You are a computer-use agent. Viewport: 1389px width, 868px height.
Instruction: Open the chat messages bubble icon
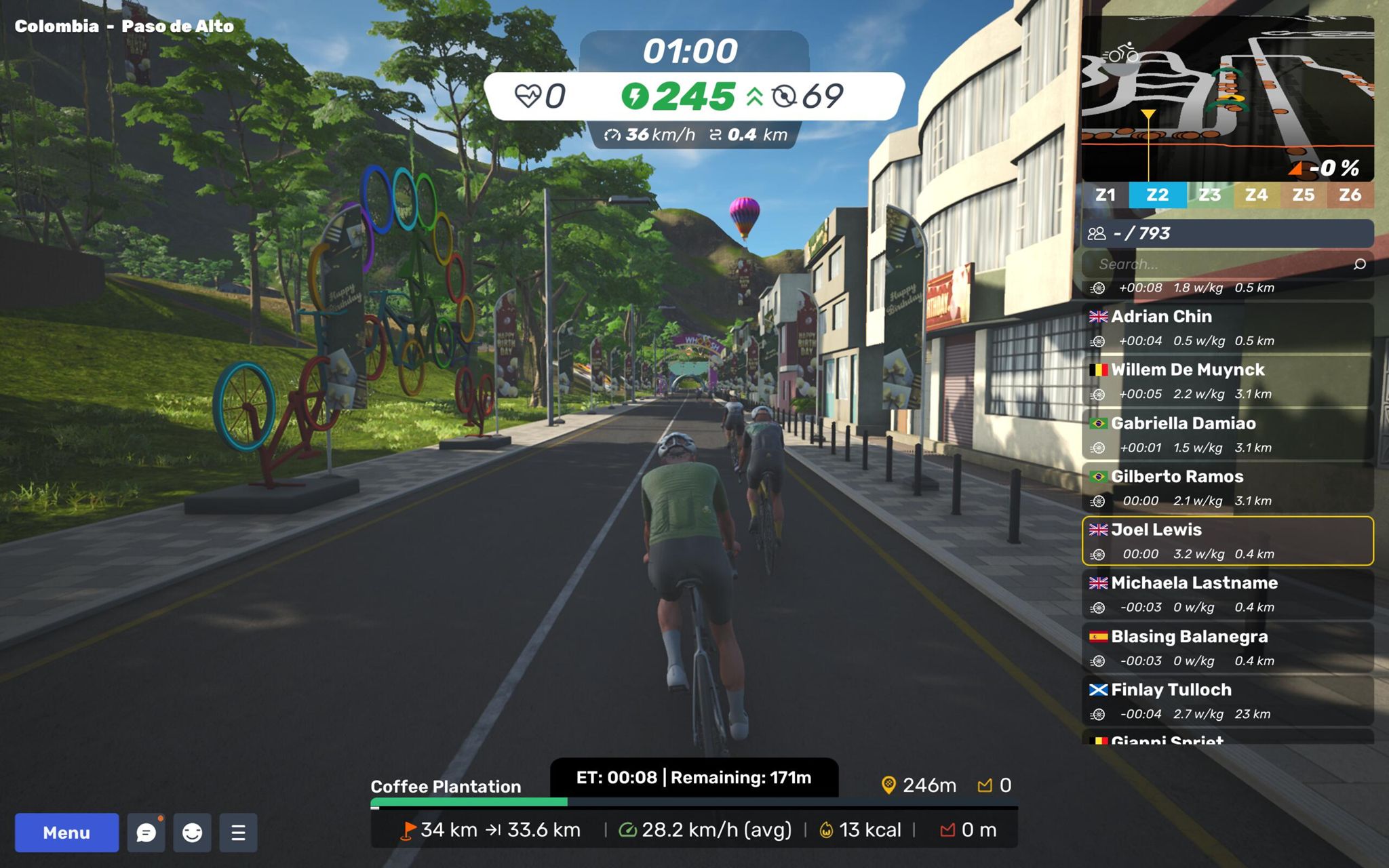(146, 832)
